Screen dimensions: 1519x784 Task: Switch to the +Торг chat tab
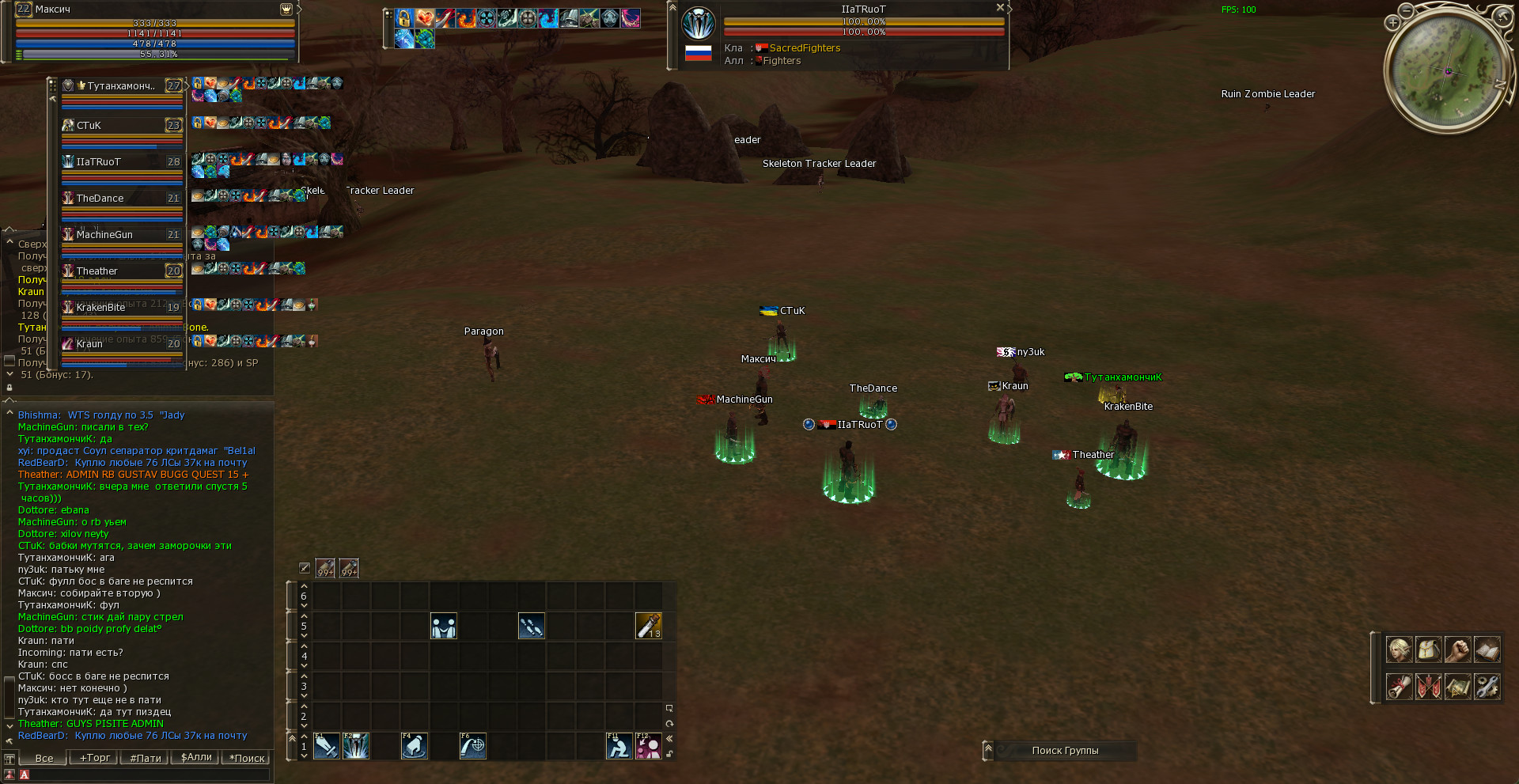[94, 758]
